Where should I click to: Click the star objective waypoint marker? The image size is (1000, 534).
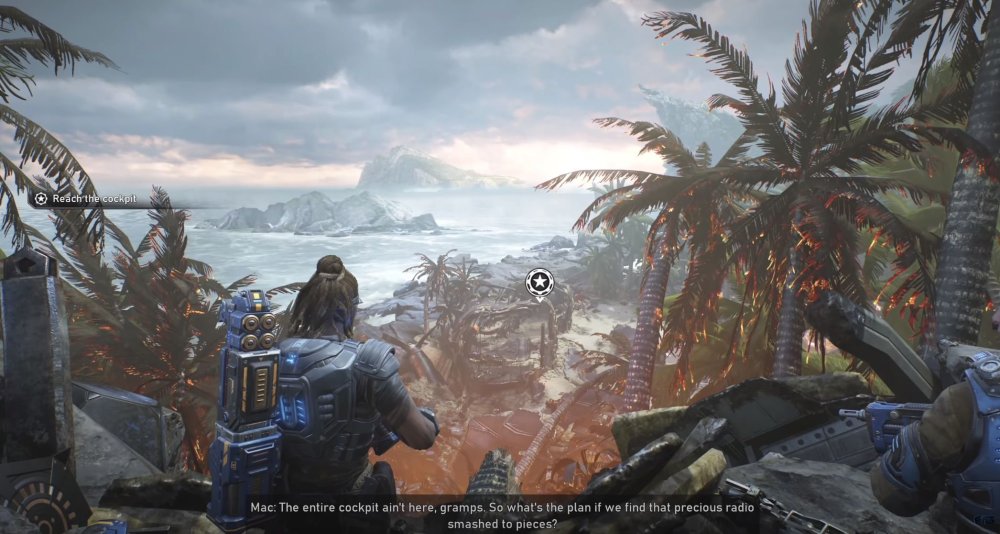[539, 282]
